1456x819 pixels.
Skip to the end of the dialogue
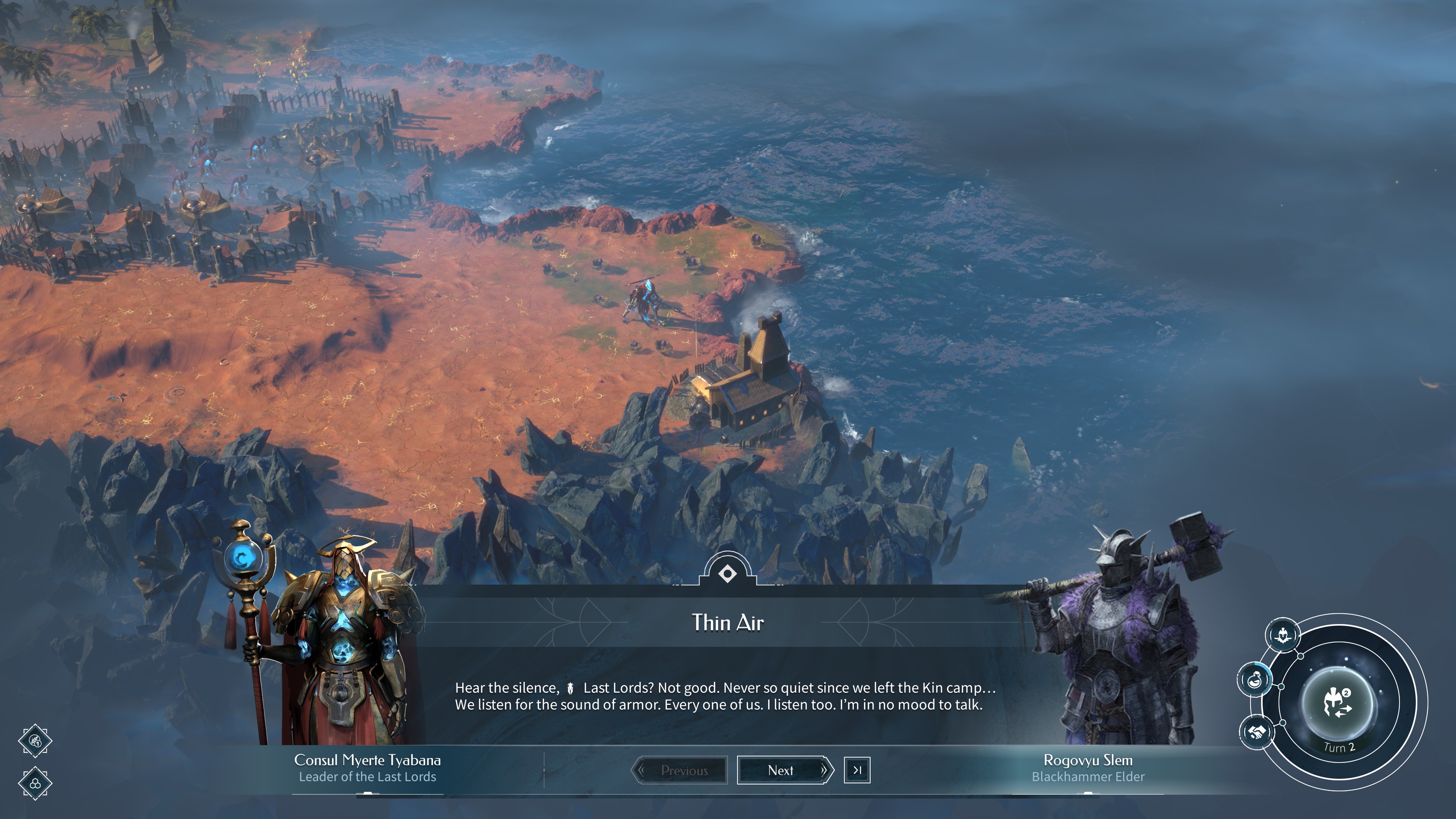click(x=857, y=770)
